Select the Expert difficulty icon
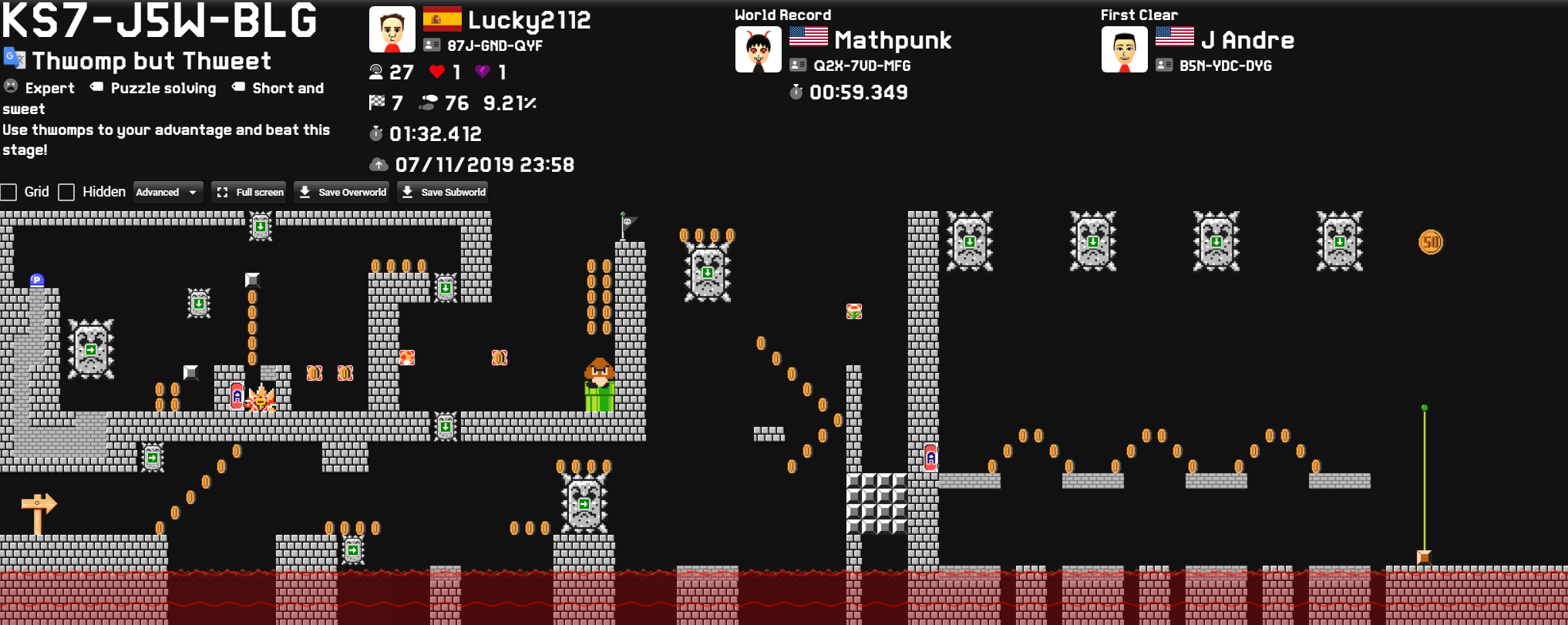The width and height of the screenshot is (1568, 625). coord(10,87)
